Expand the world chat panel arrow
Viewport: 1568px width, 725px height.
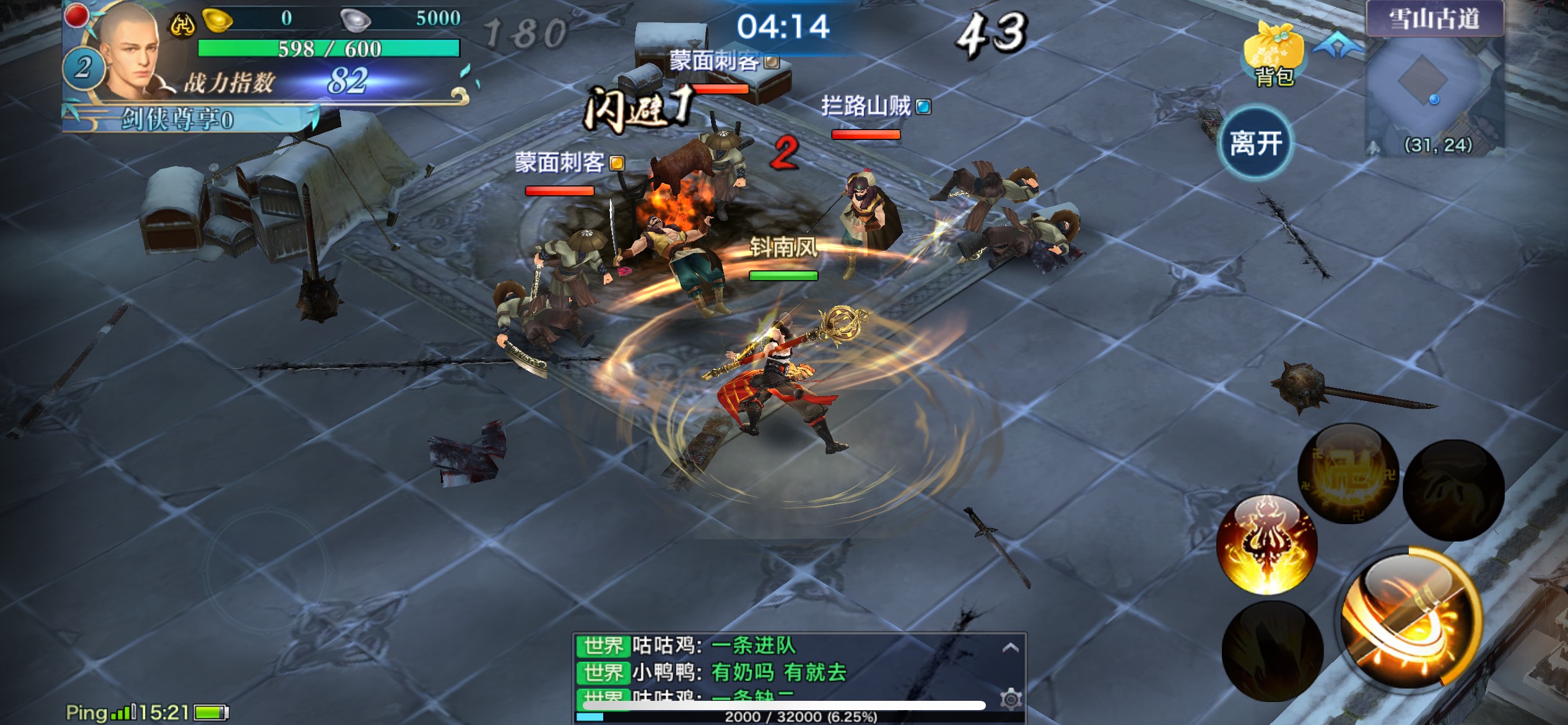(x=1010, y=648)
